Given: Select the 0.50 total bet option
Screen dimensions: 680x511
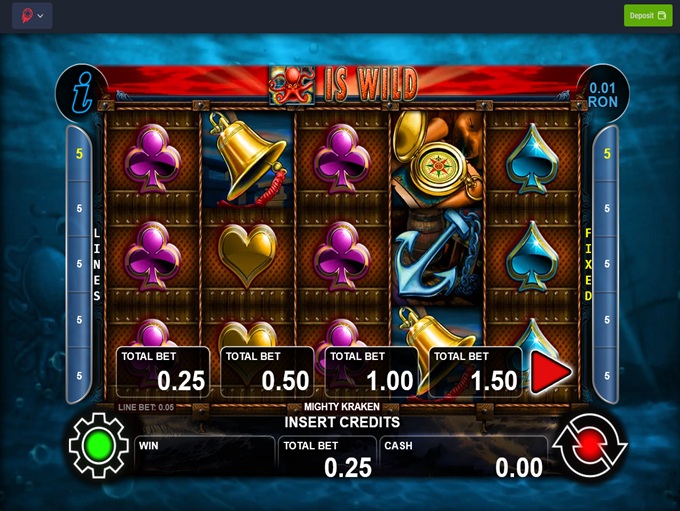Looking at the screenshot, I should point(267,372).
